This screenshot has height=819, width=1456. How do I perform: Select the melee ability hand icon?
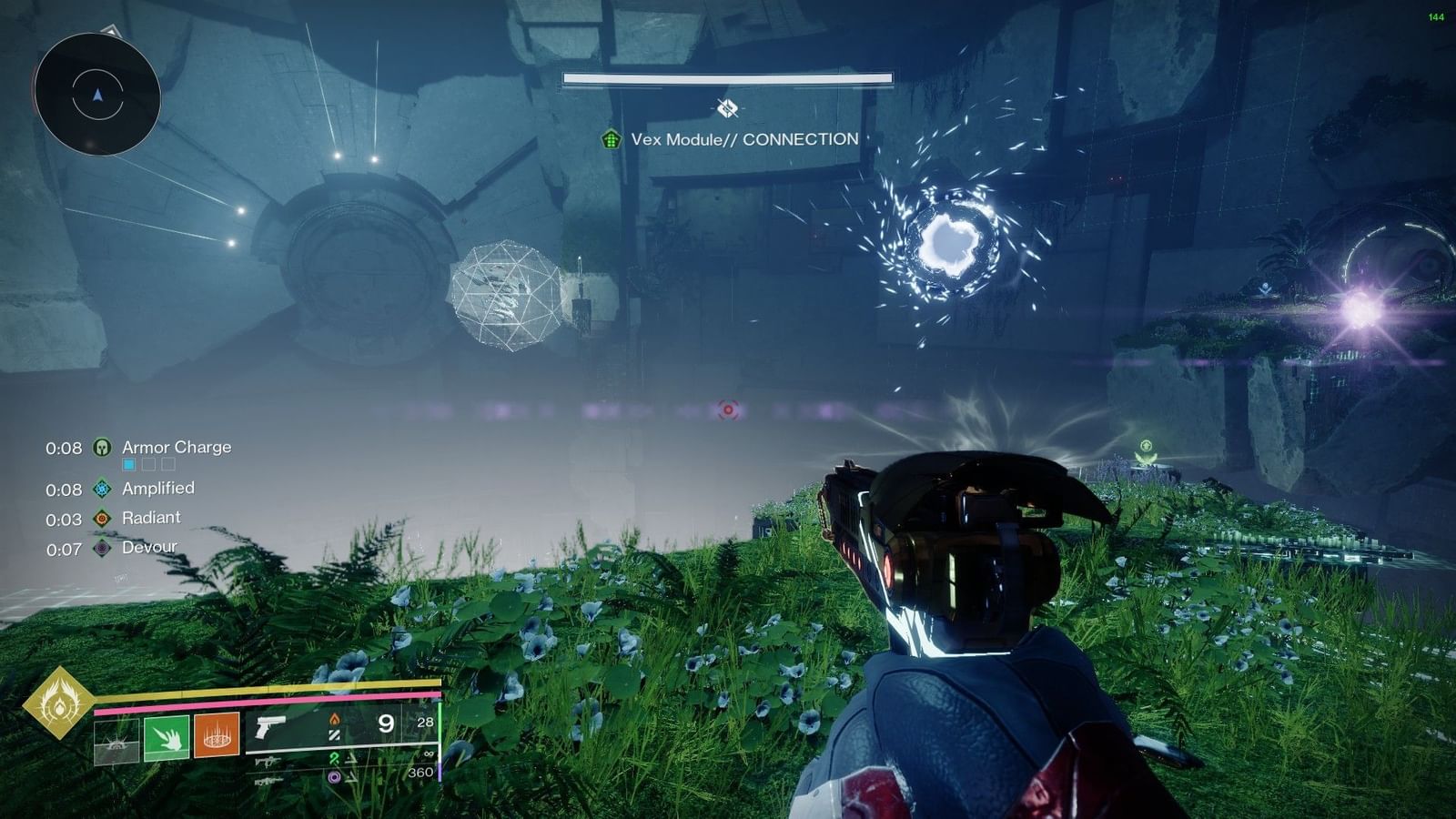[166, 735]
